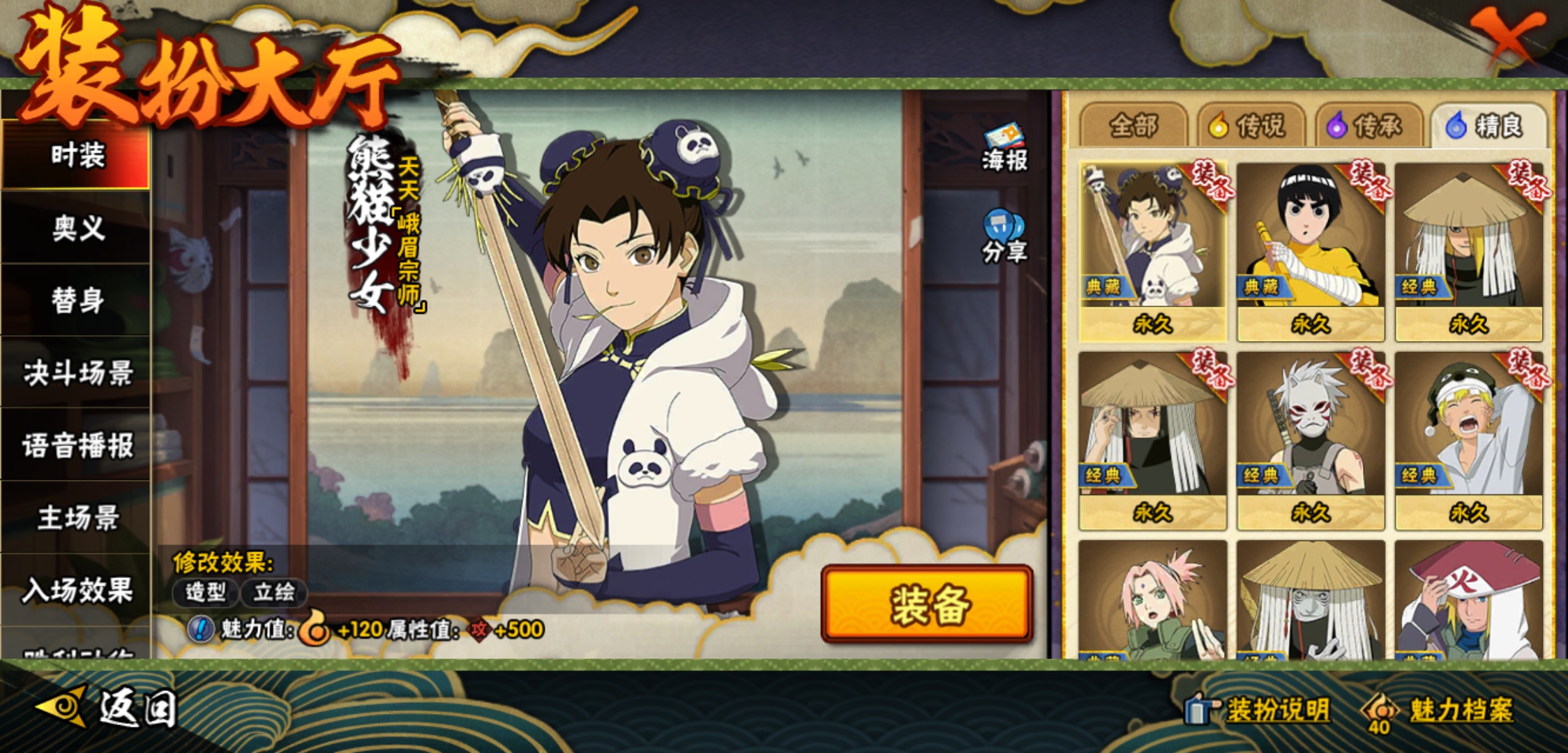Screen dimensions: 1568x753
Task: Select the 主场景 menu entry
Action: pyautogui.click(x=77, y=518)
